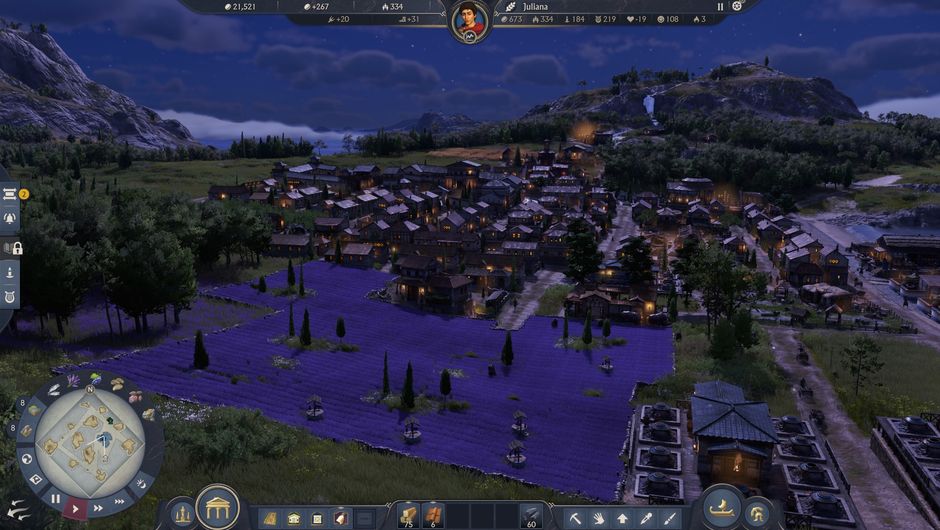This screenshot has width=940, height=530.
Task: Select the paintbrush tool
Action: [669, 518]
